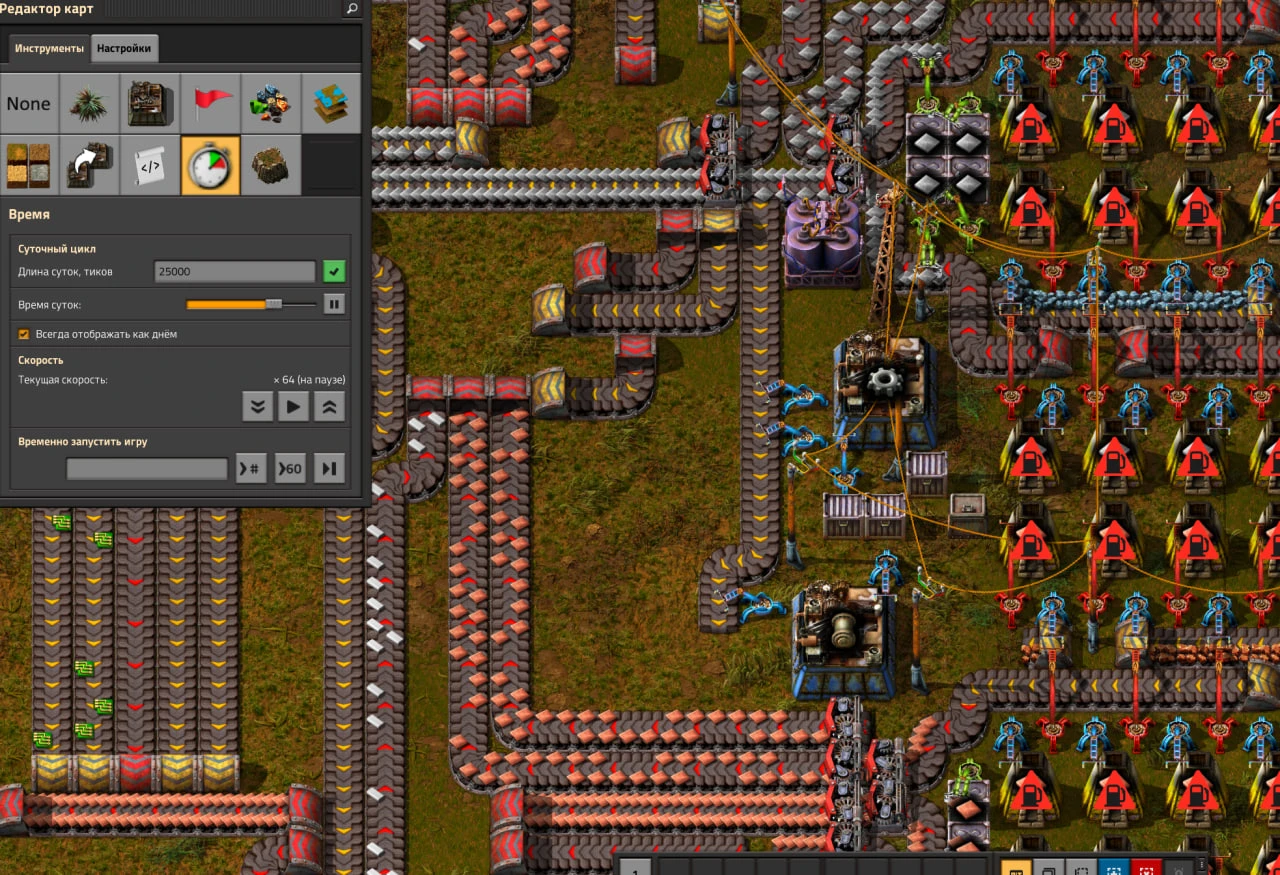
Task: Switch to the Настройки tab
Action: [124, 48]
